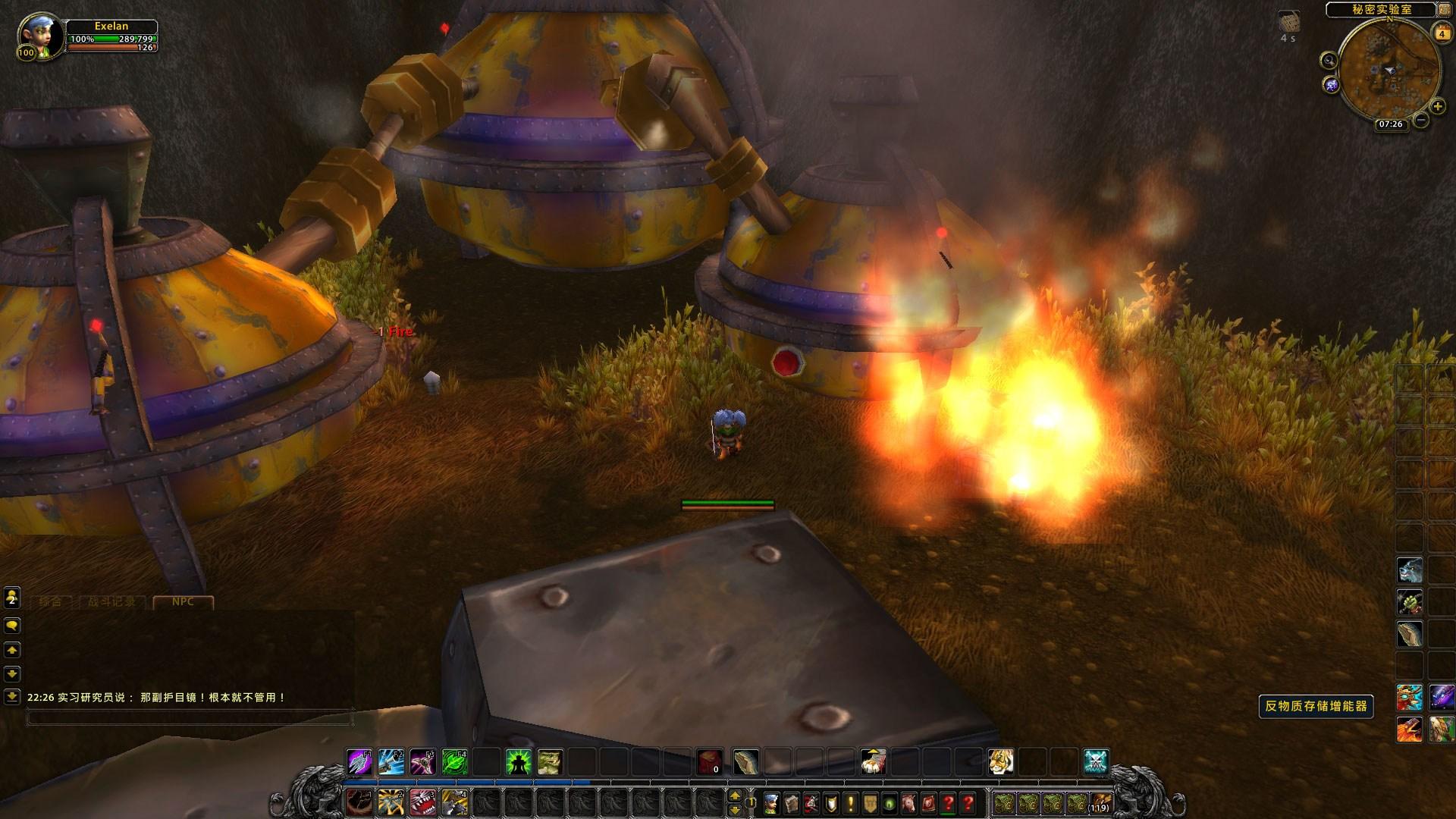Select the tiger icon in the top bar
The height and width of the screenshot is (819, 1456).
coord(1000,761)
